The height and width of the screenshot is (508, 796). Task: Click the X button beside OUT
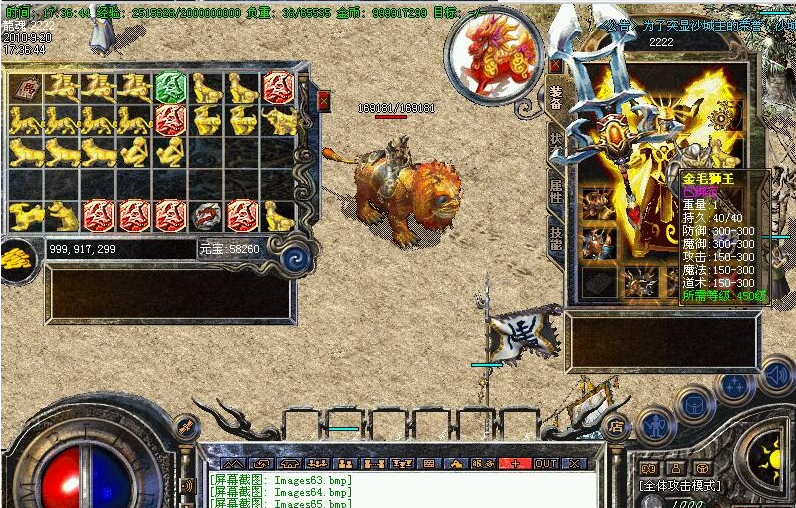coord(573,464)
